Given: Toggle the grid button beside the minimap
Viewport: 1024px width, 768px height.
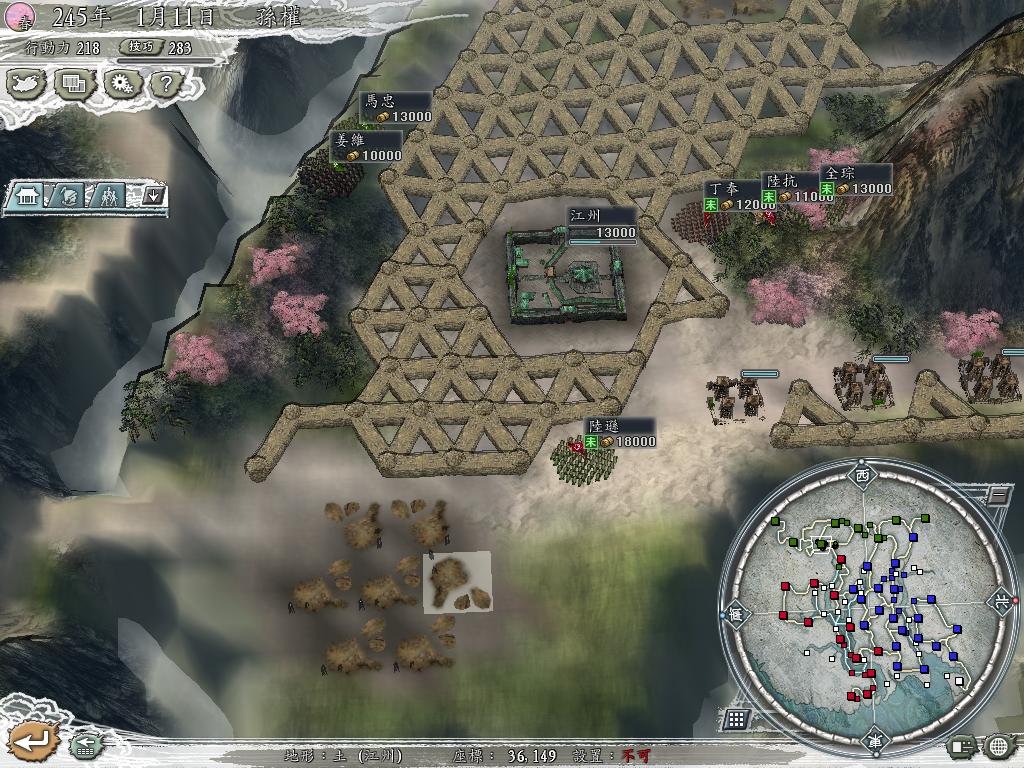Looking at the screenshot, I should [x=736, y=718].
